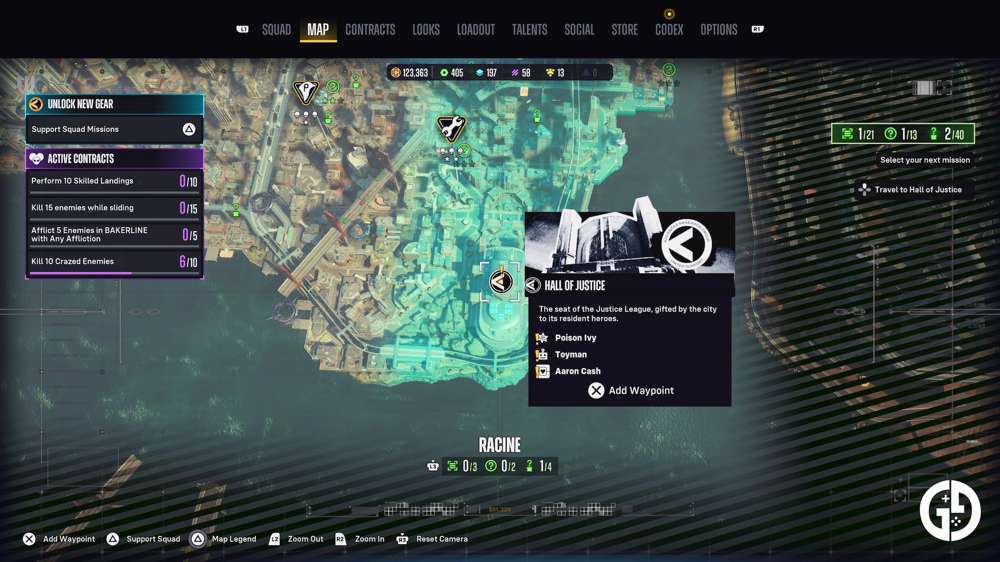Open the Store tab
The height and width of the screenshot is (562, 1000).
pos(624,30)
